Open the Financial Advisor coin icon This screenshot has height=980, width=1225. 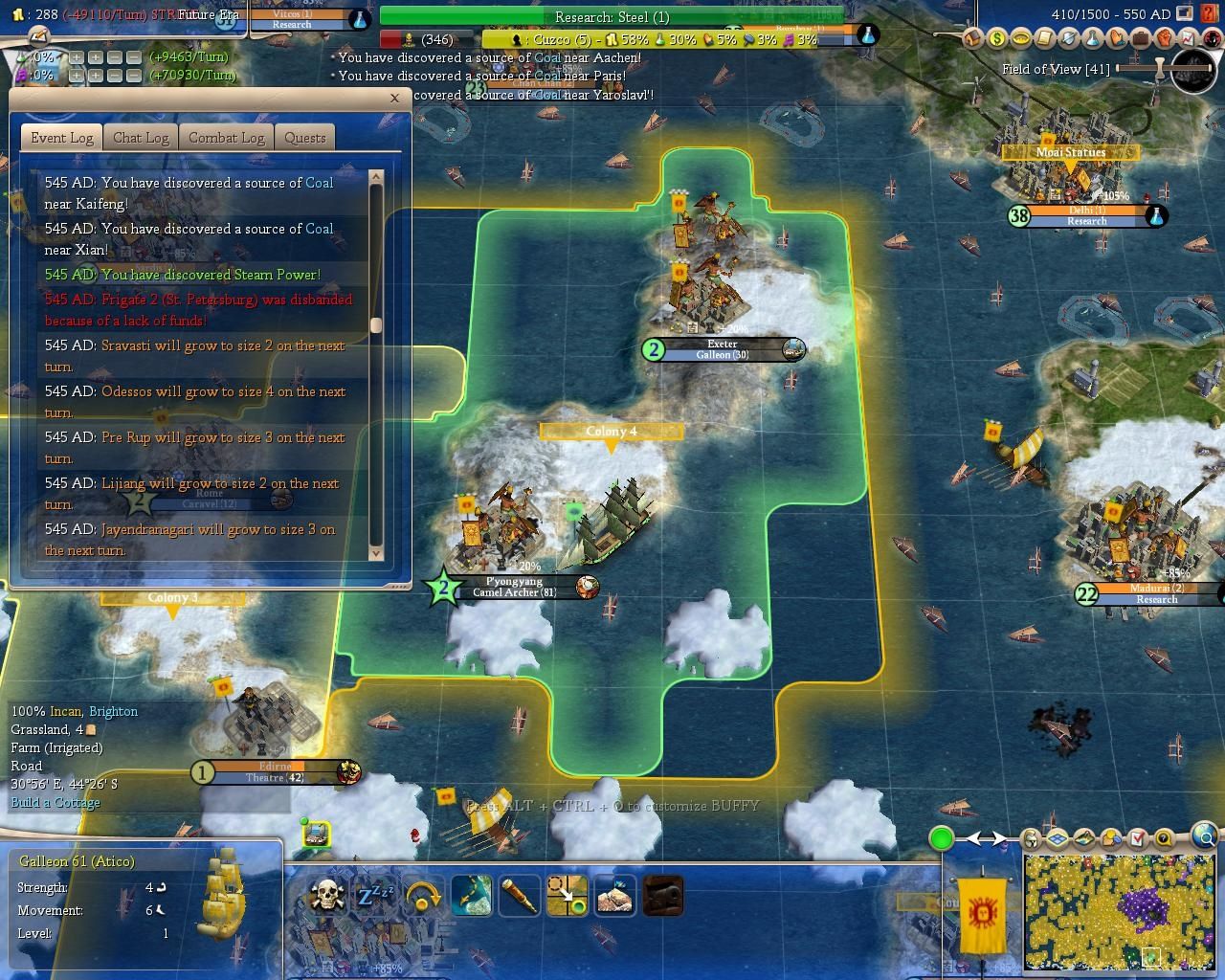pos(996,39)
